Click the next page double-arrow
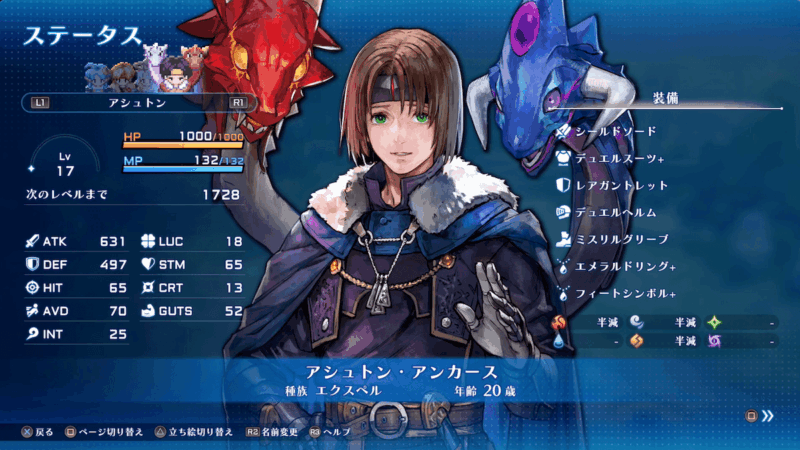This screenshot has width=800, height=450. coord(767,416)
